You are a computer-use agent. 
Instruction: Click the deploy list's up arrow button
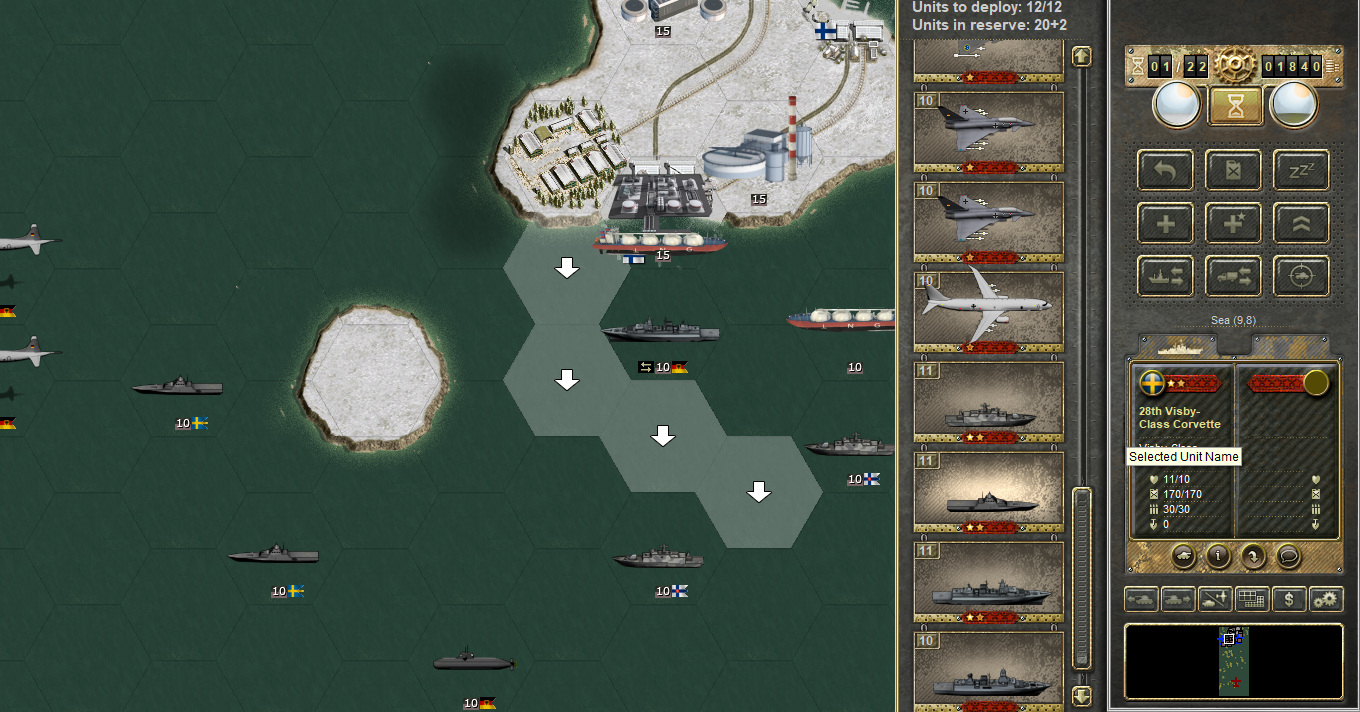(x=1081, y=57)
